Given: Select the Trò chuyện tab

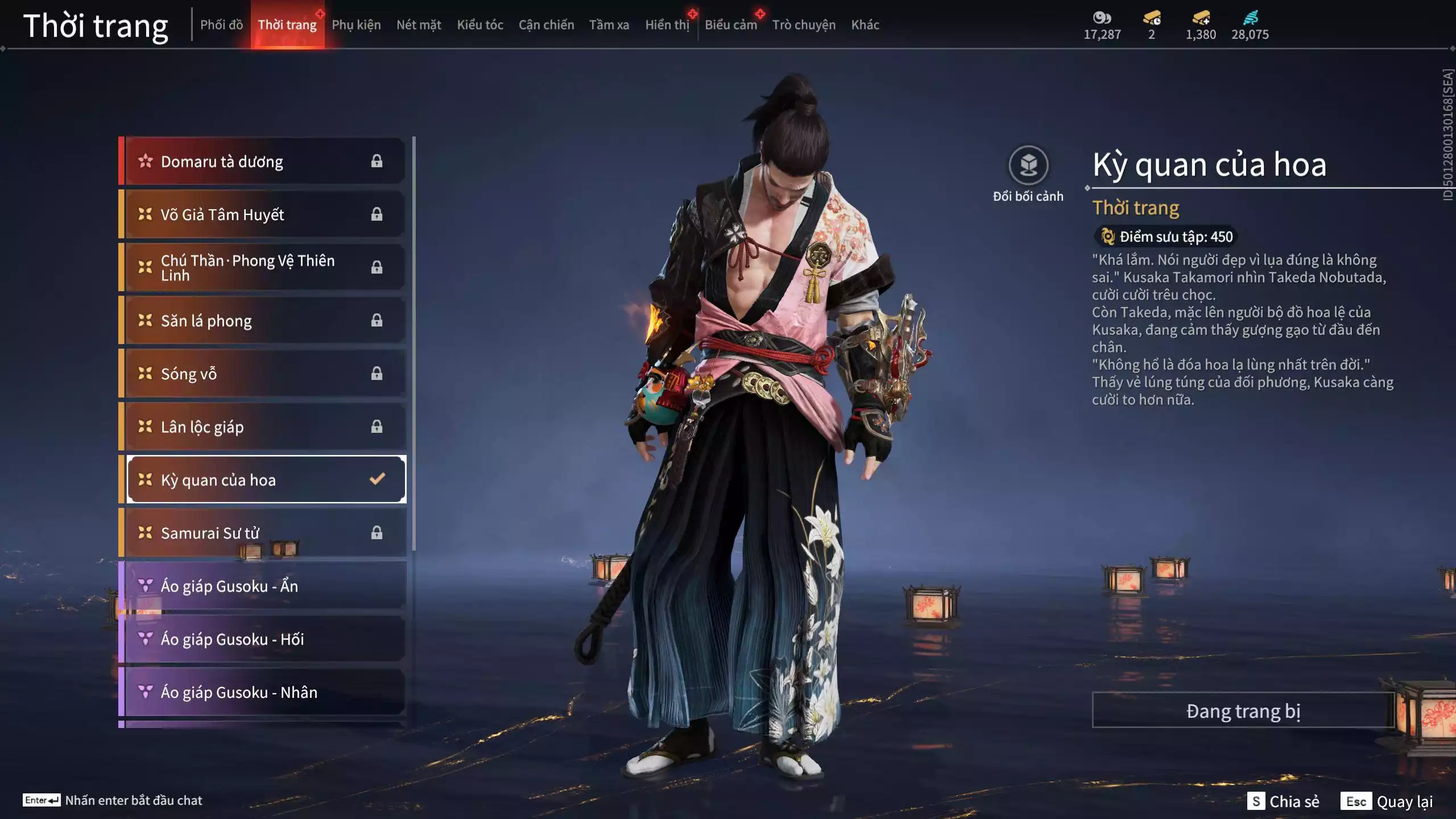Looking at the screenshot, I should (803, 25).
